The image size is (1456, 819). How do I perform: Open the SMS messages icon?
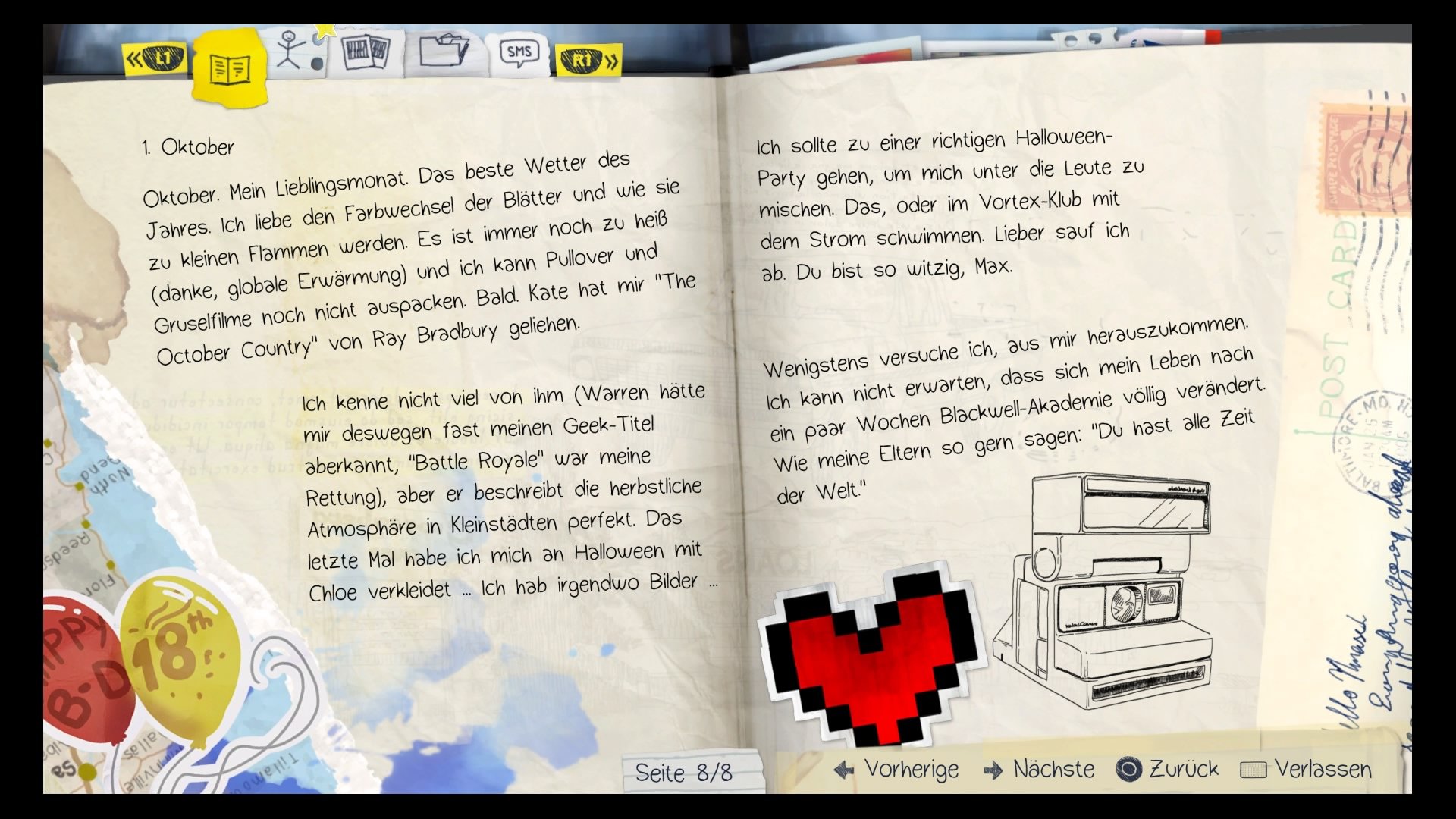pos(519,52)
